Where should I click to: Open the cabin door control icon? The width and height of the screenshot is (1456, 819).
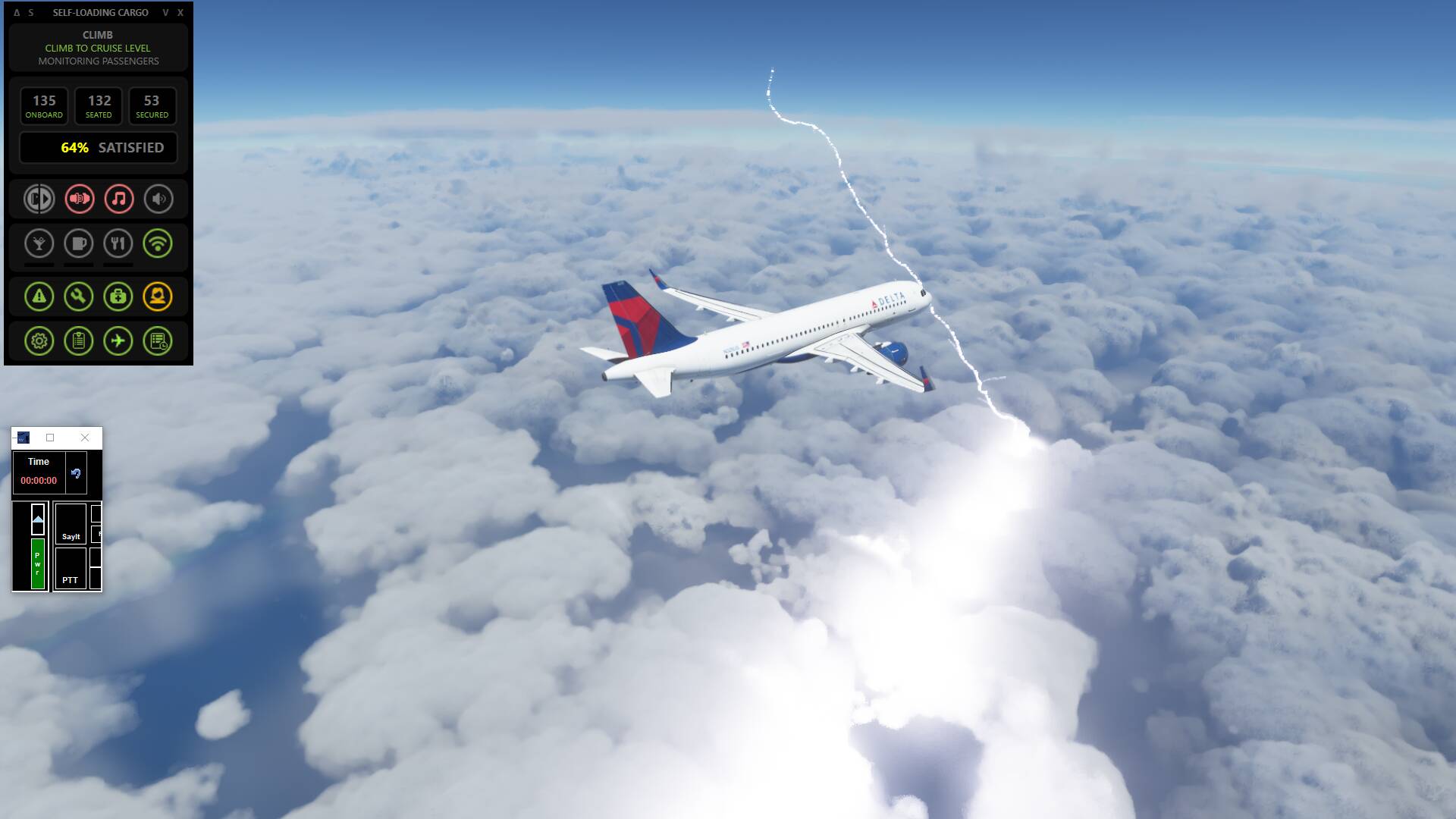[x=39, y=199]
